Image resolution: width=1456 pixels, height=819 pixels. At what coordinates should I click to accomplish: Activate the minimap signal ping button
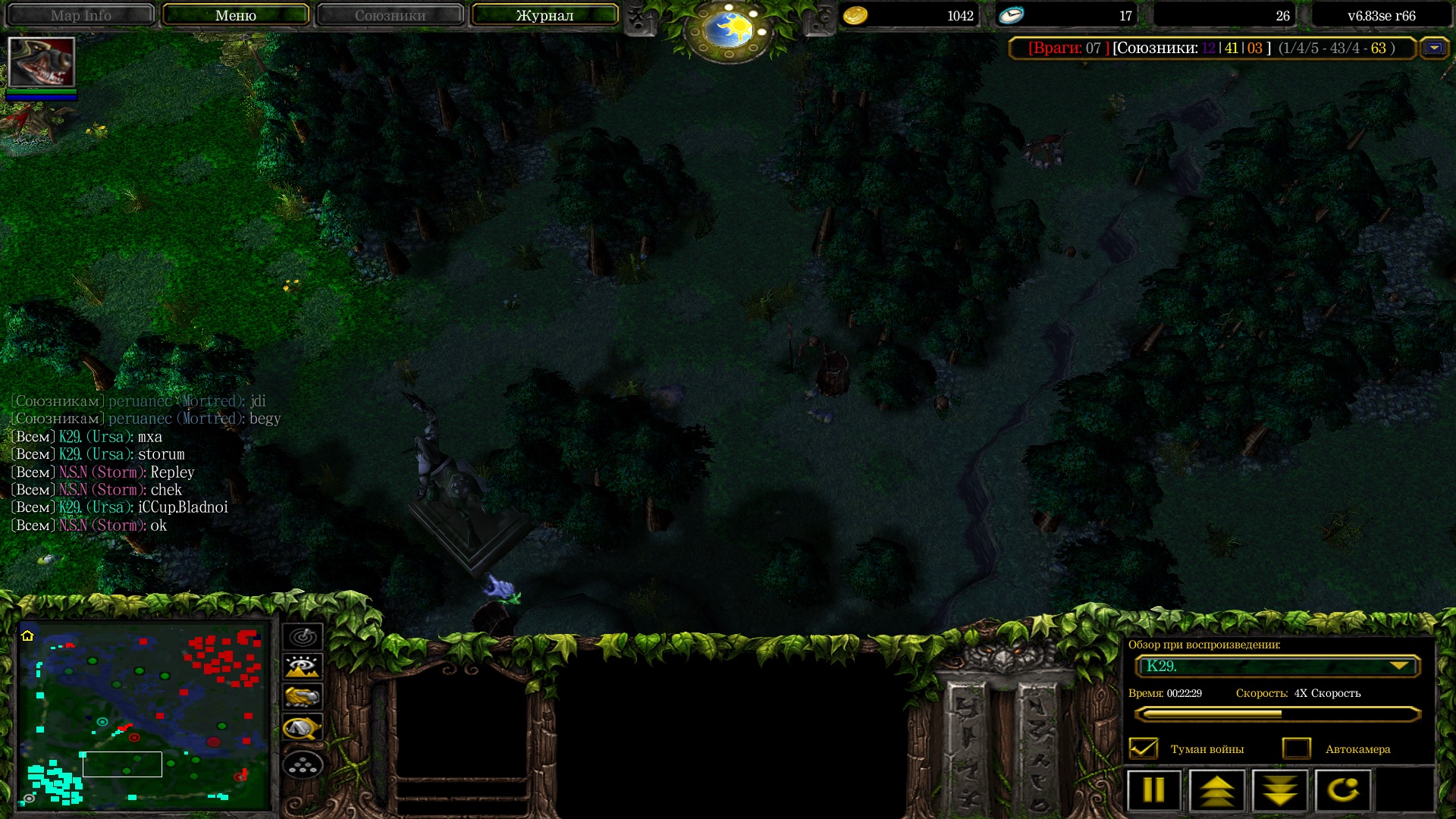pyautogui.click(x=303, y=636)
